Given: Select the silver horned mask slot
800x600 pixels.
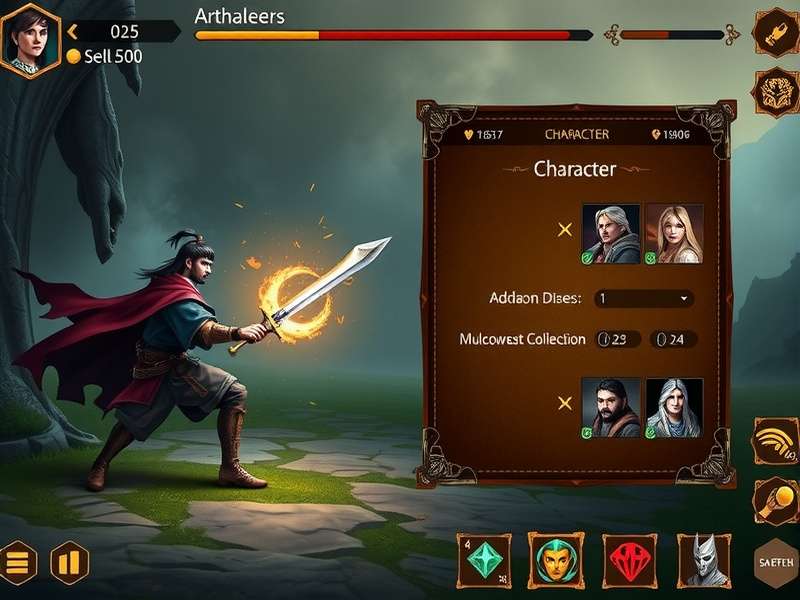Looking at the screenshot, I should [704, 559].
